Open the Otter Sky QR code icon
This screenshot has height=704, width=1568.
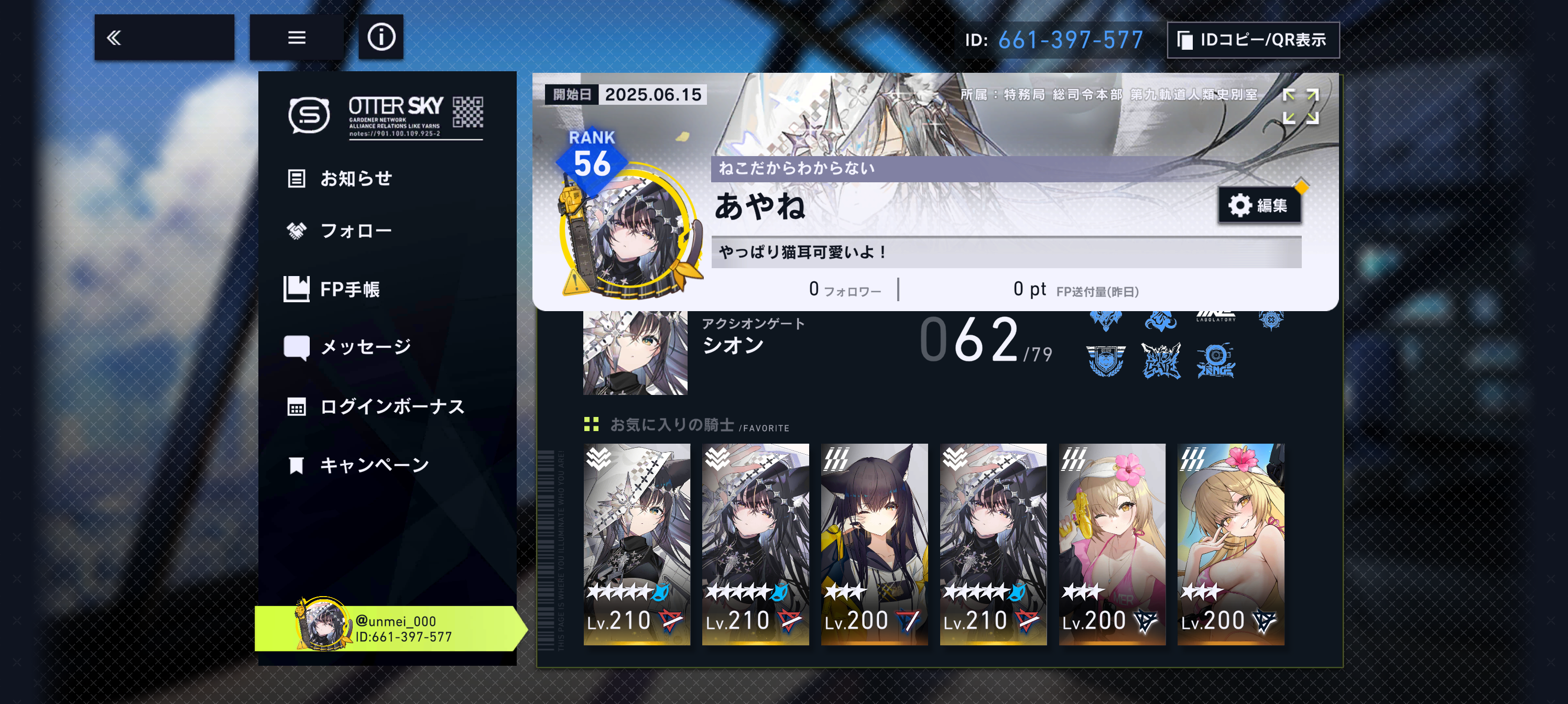point(467,113)
